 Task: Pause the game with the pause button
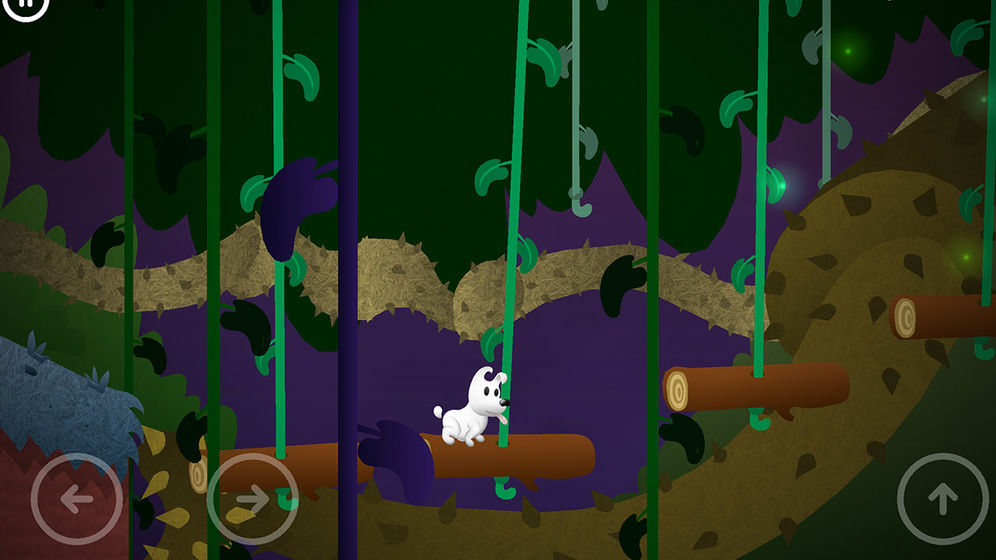coord(26,6)
